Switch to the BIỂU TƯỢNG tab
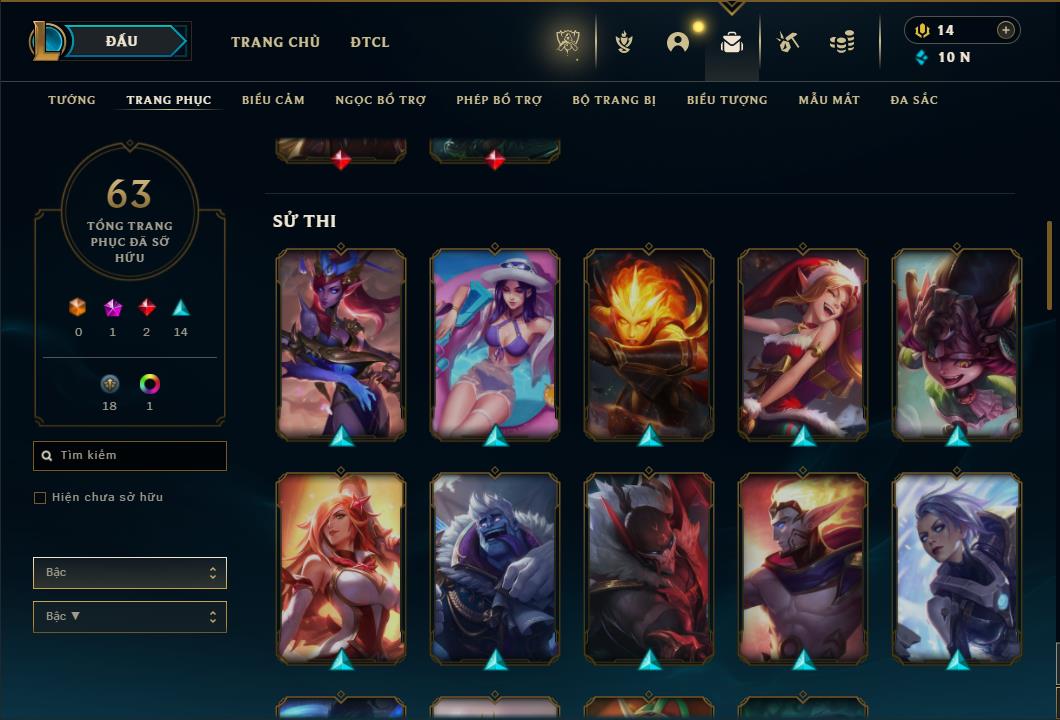The width and height of the screenshot is (1060, 720). [727, 100]
